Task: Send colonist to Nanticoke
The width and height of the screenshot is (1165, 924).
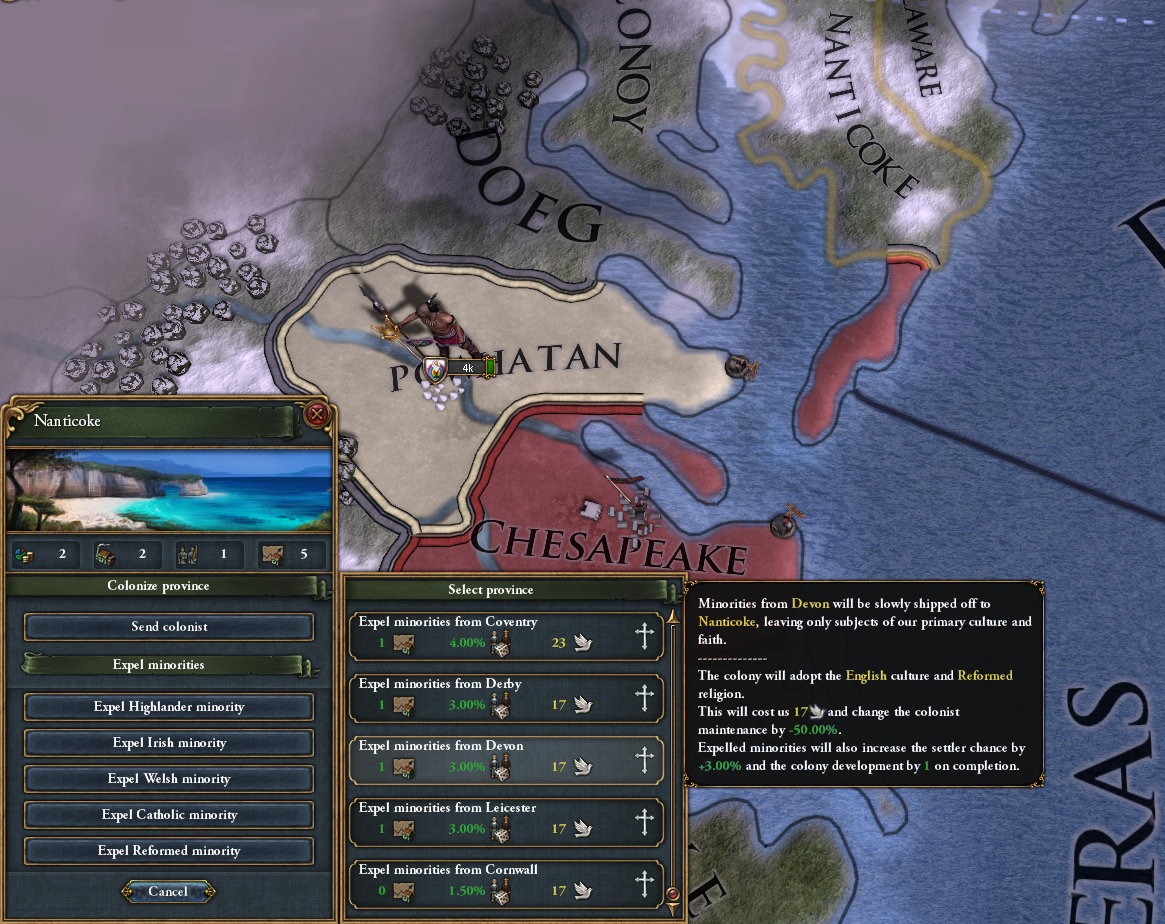Action: [x=169, y=627]
